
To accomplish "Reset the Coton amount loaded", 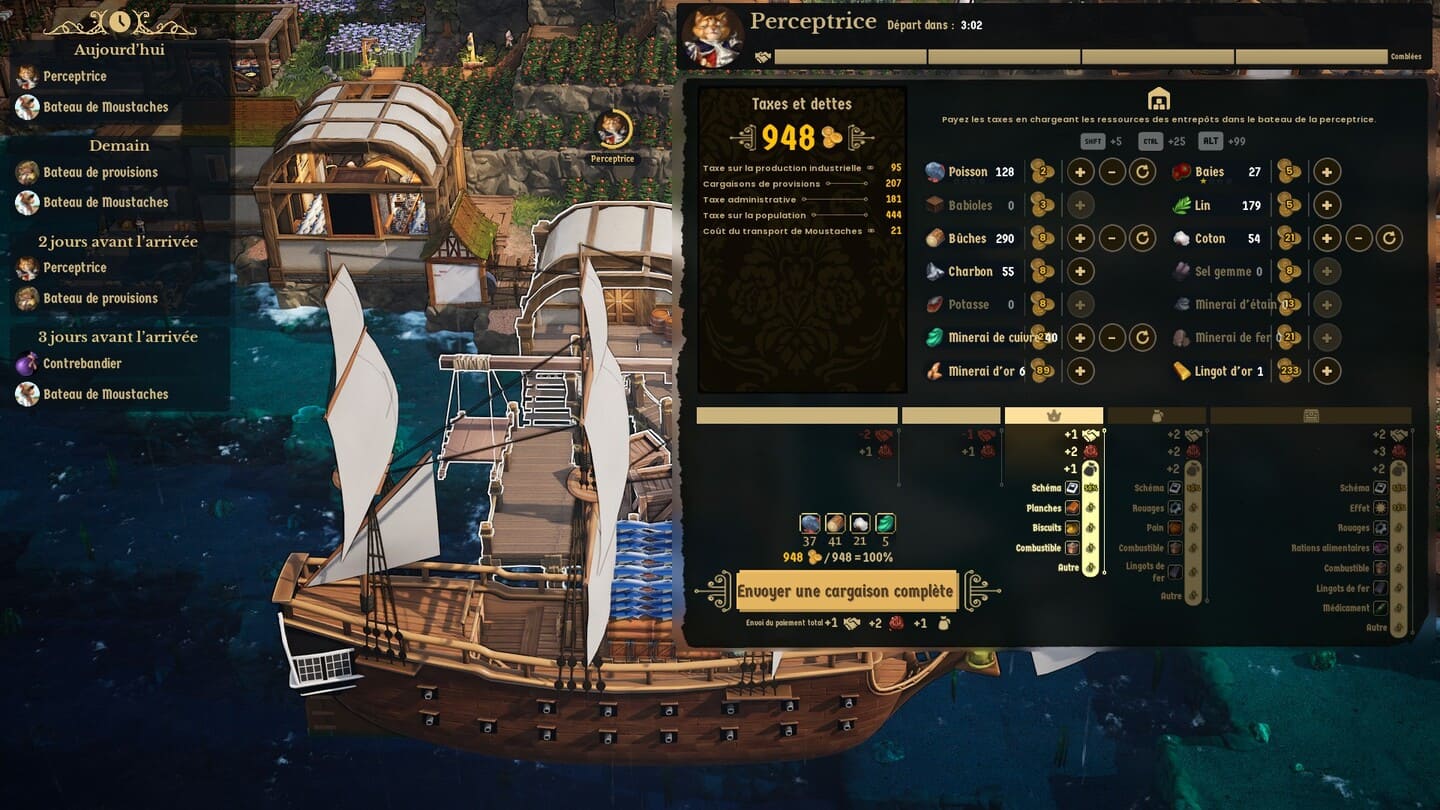I will [x=1387, y=239].
